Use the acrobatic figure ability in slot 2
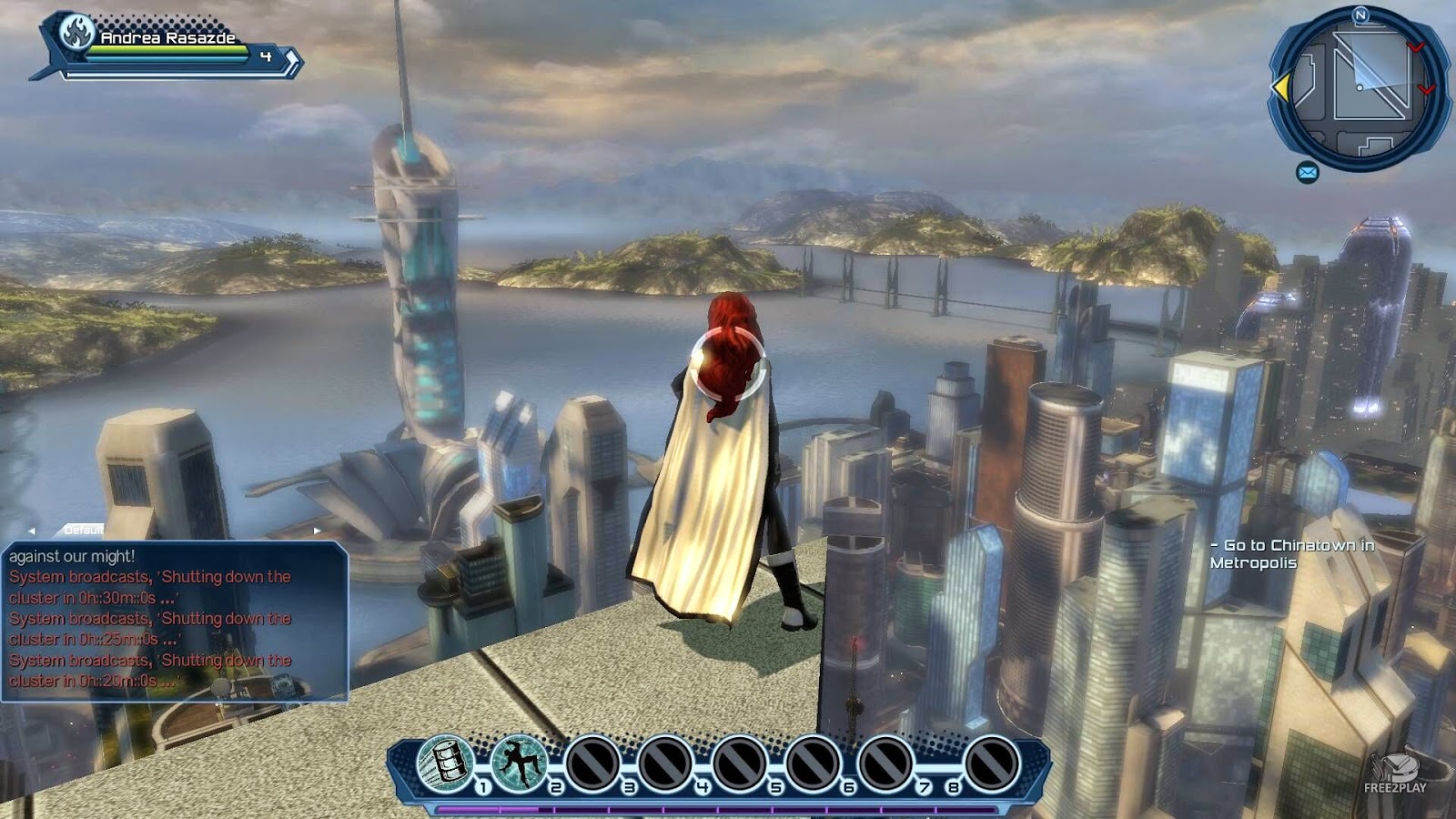Viewport: 1456px width, 819px height. [x=519, y=762]
